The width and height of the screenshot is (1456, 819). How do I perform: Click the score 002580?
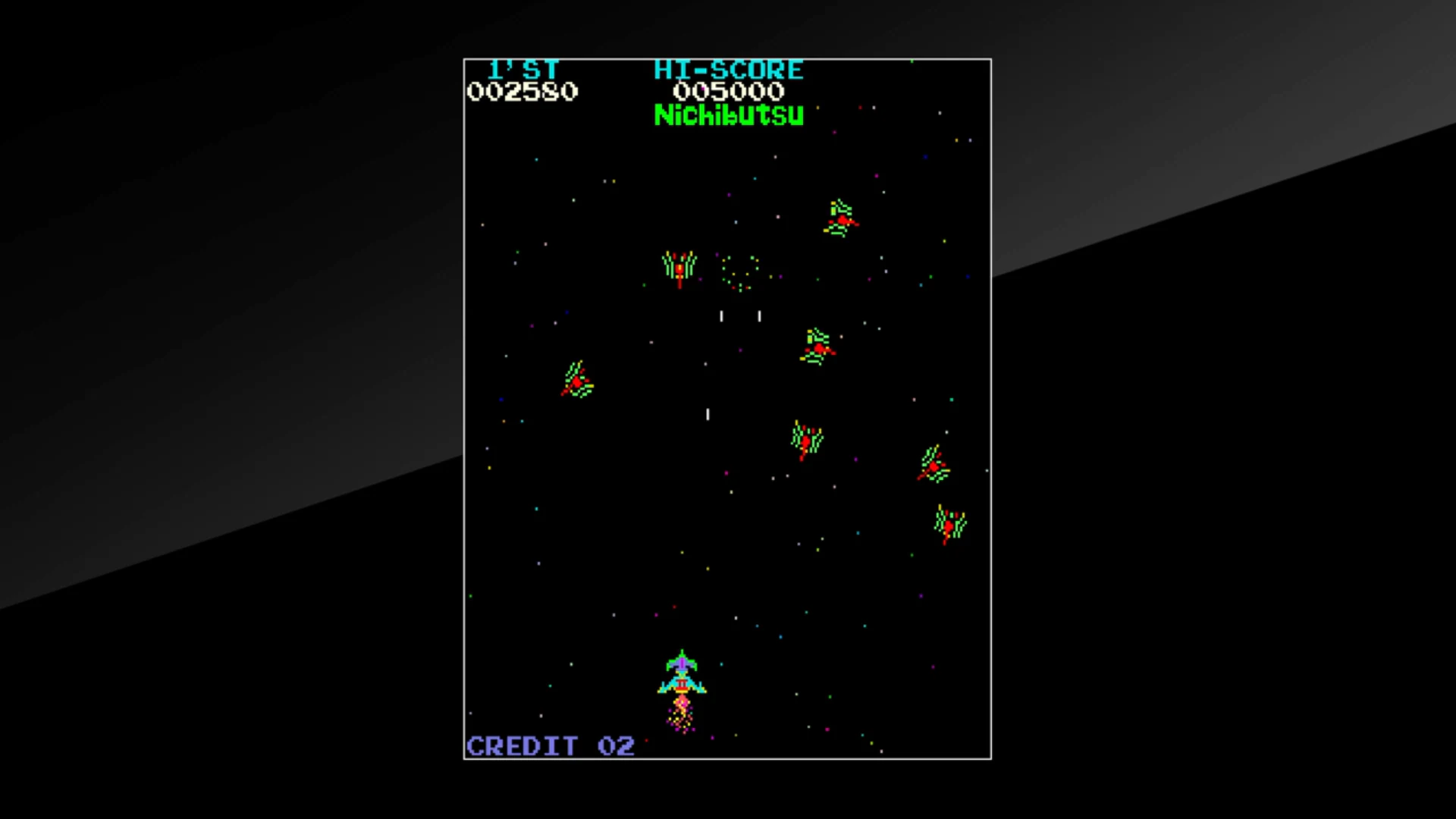tap(523, 92)
